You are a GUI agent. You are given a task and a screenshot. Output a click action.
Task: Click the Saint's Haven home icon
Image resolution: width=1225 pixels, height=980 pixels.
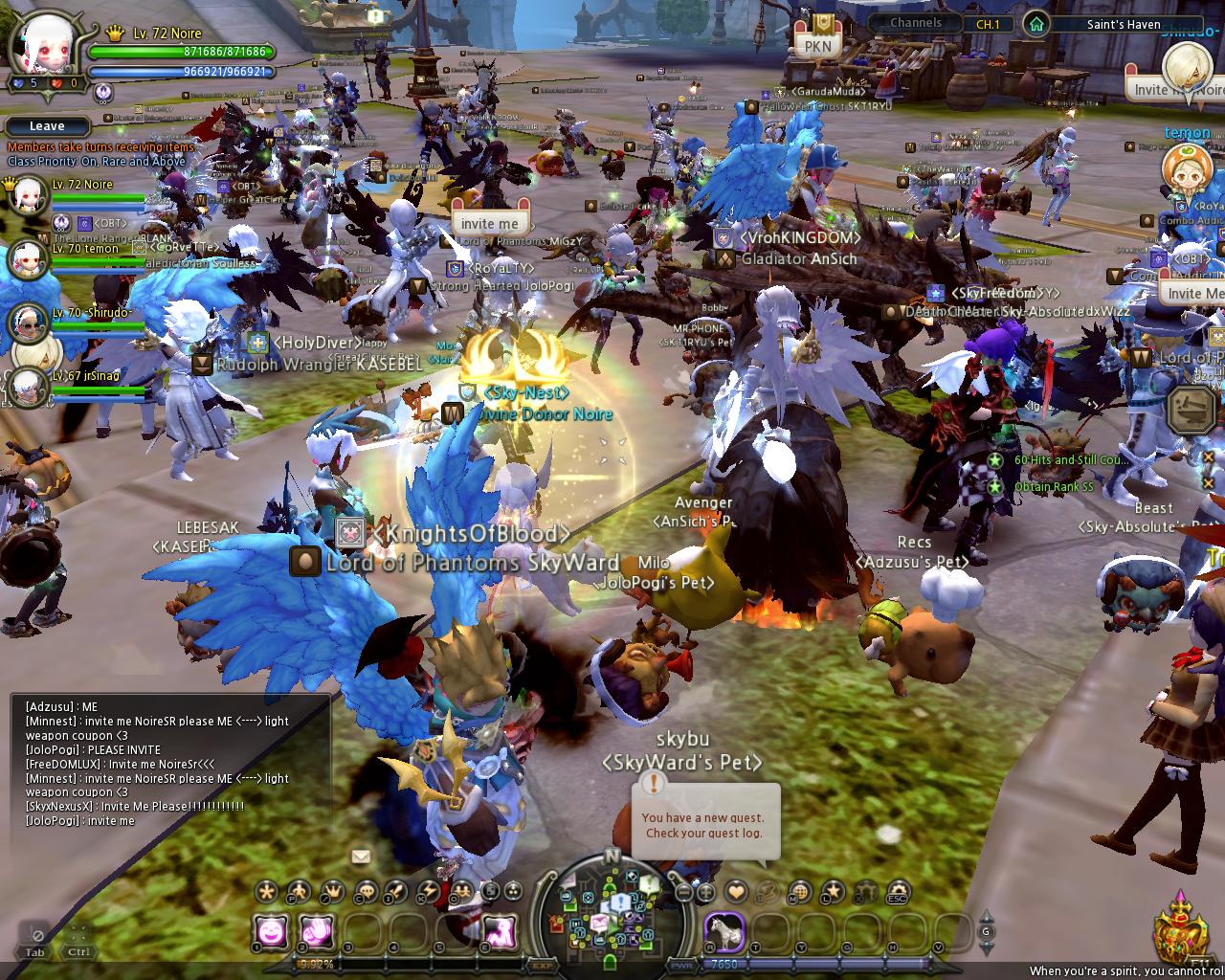1035,24
